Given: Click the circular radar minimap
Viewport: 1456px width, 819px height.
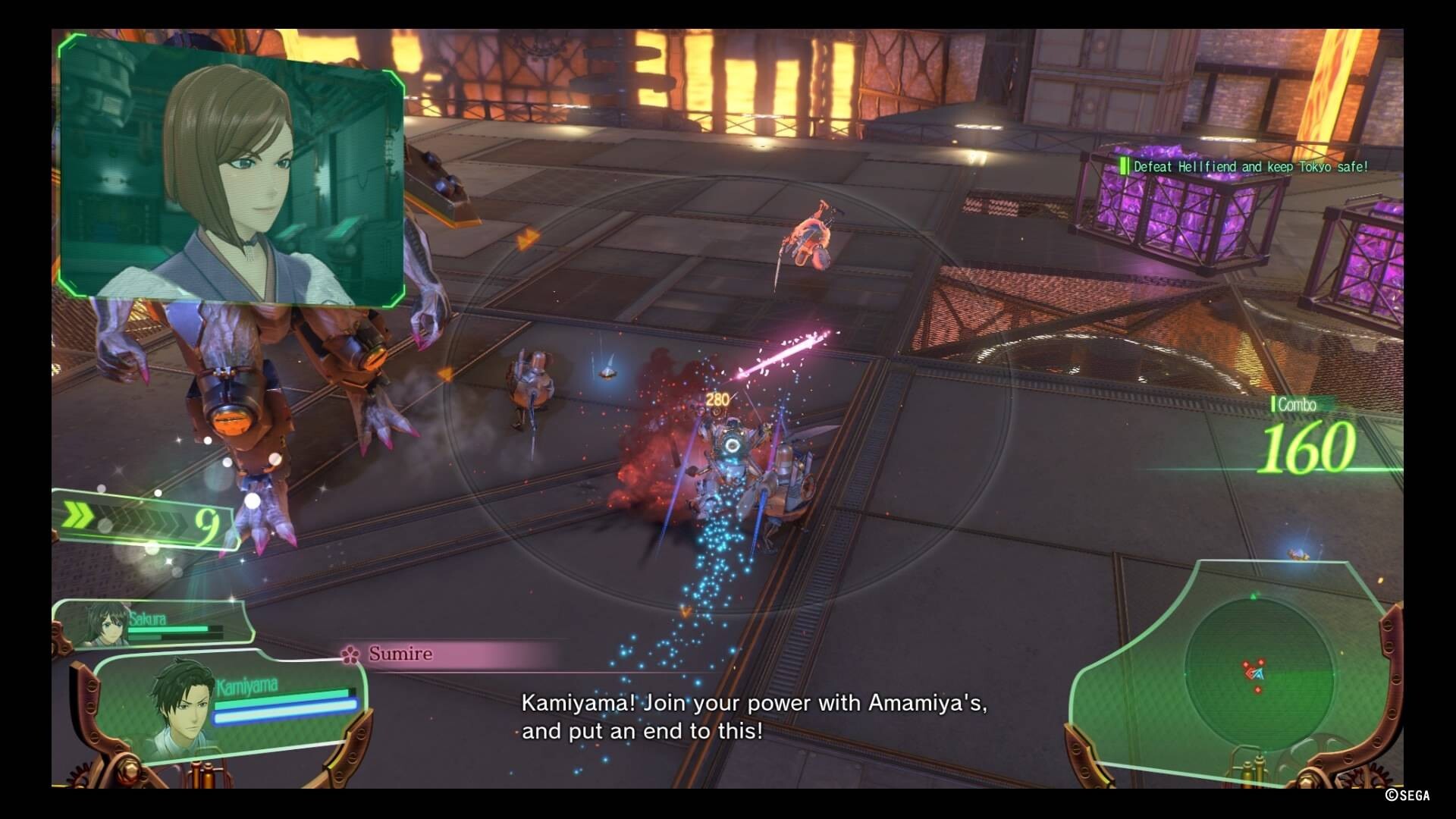Looking at the screenshot, I should pyautogui.click(x=1259, y=671).
